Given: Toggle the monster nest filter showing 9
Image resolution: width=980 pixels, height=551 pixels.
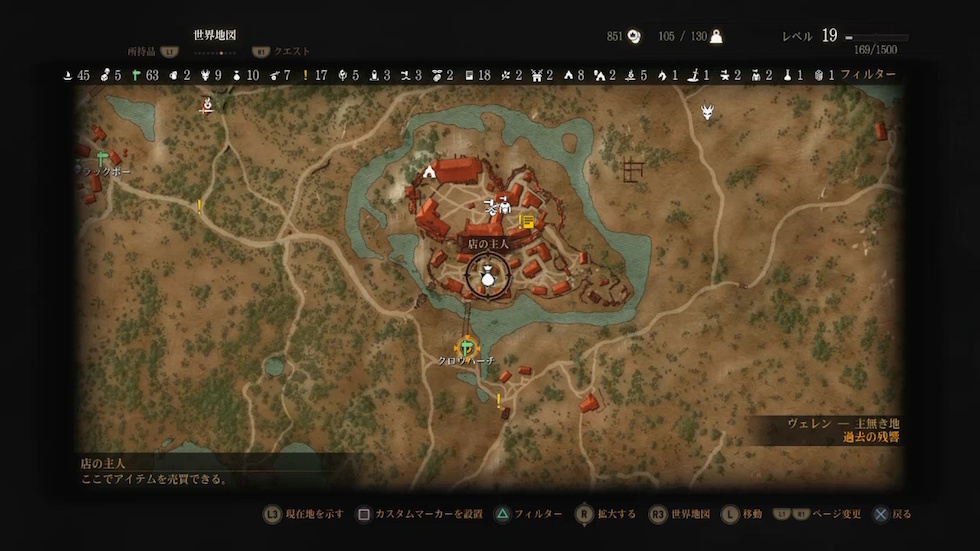Looking at the screenshot, I should tap(205, 75).
